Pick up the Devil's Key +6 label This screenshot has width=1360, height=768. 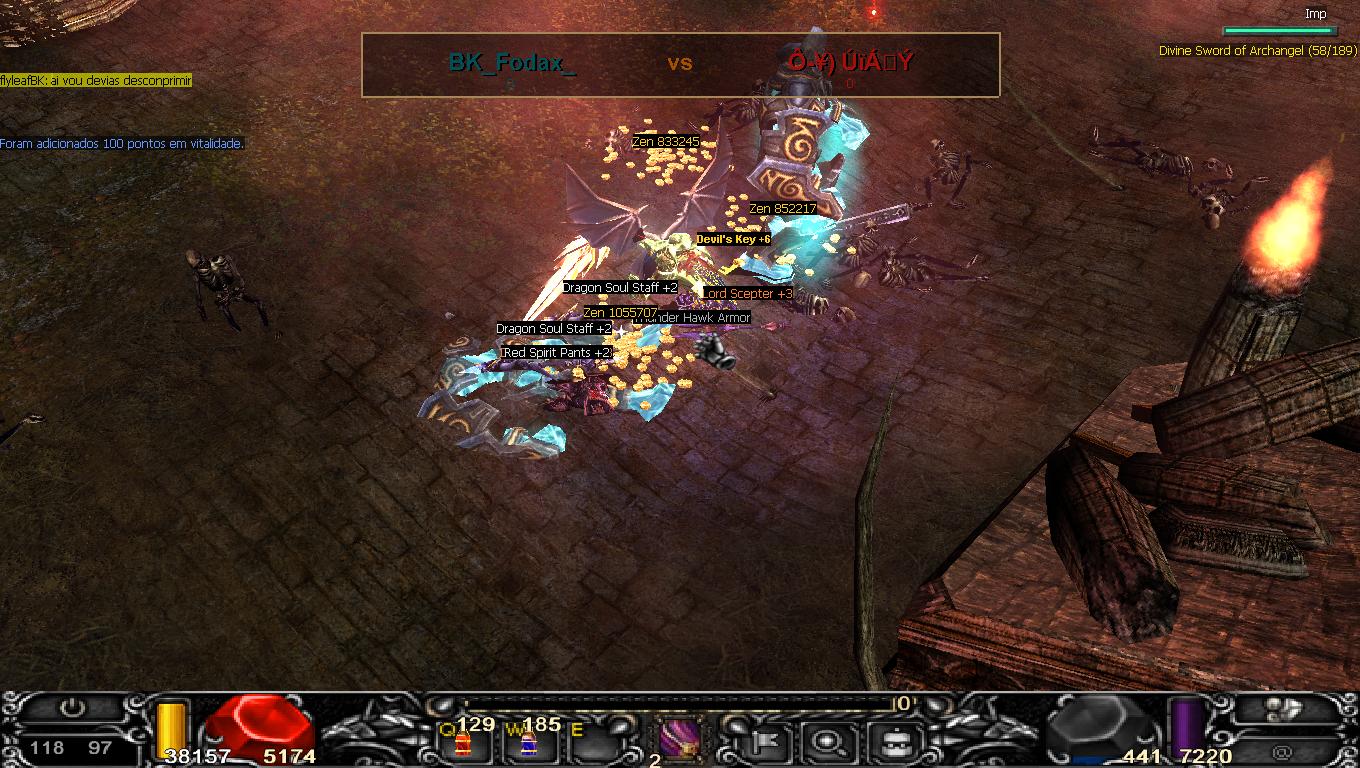point(733,240)
